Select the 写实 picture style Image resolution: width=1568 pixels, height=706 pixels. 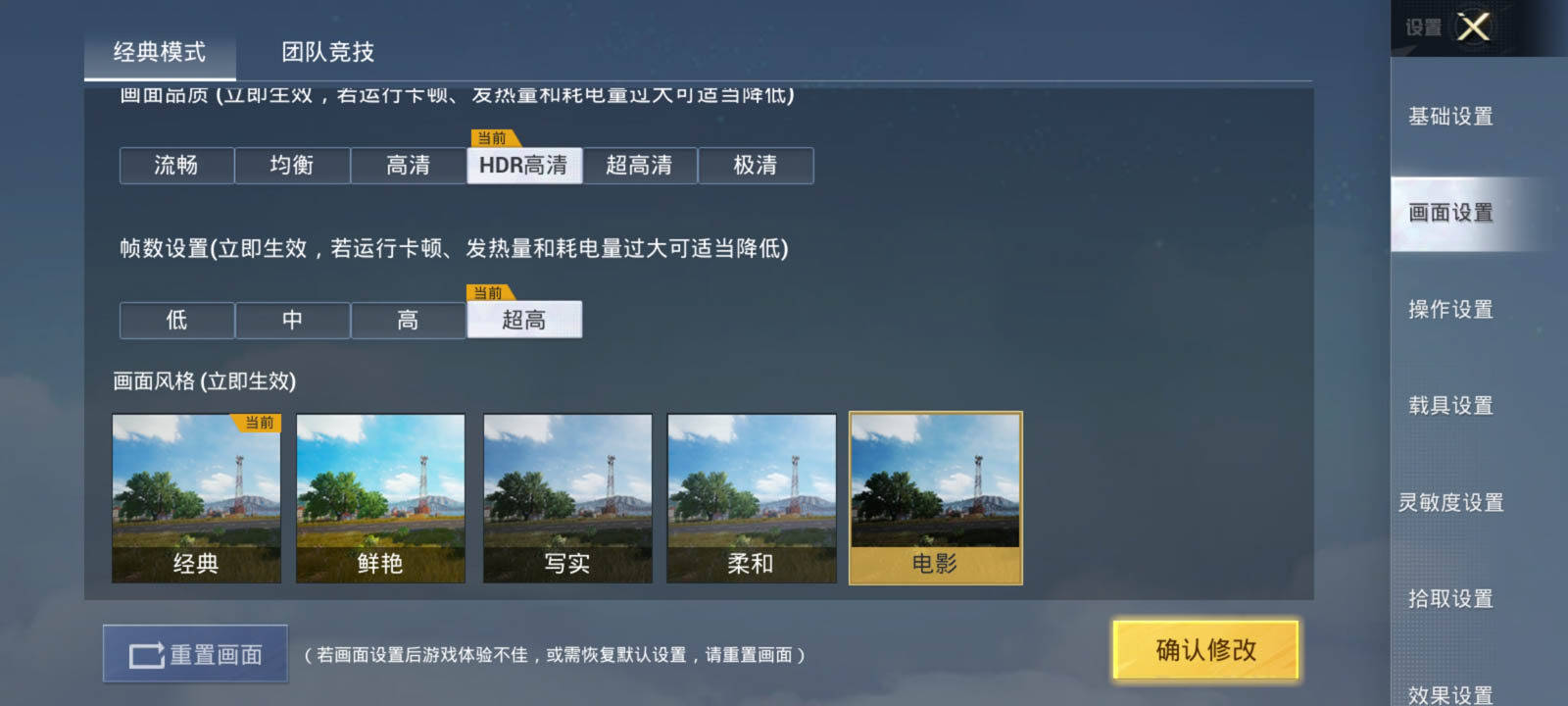pos(567,498)
